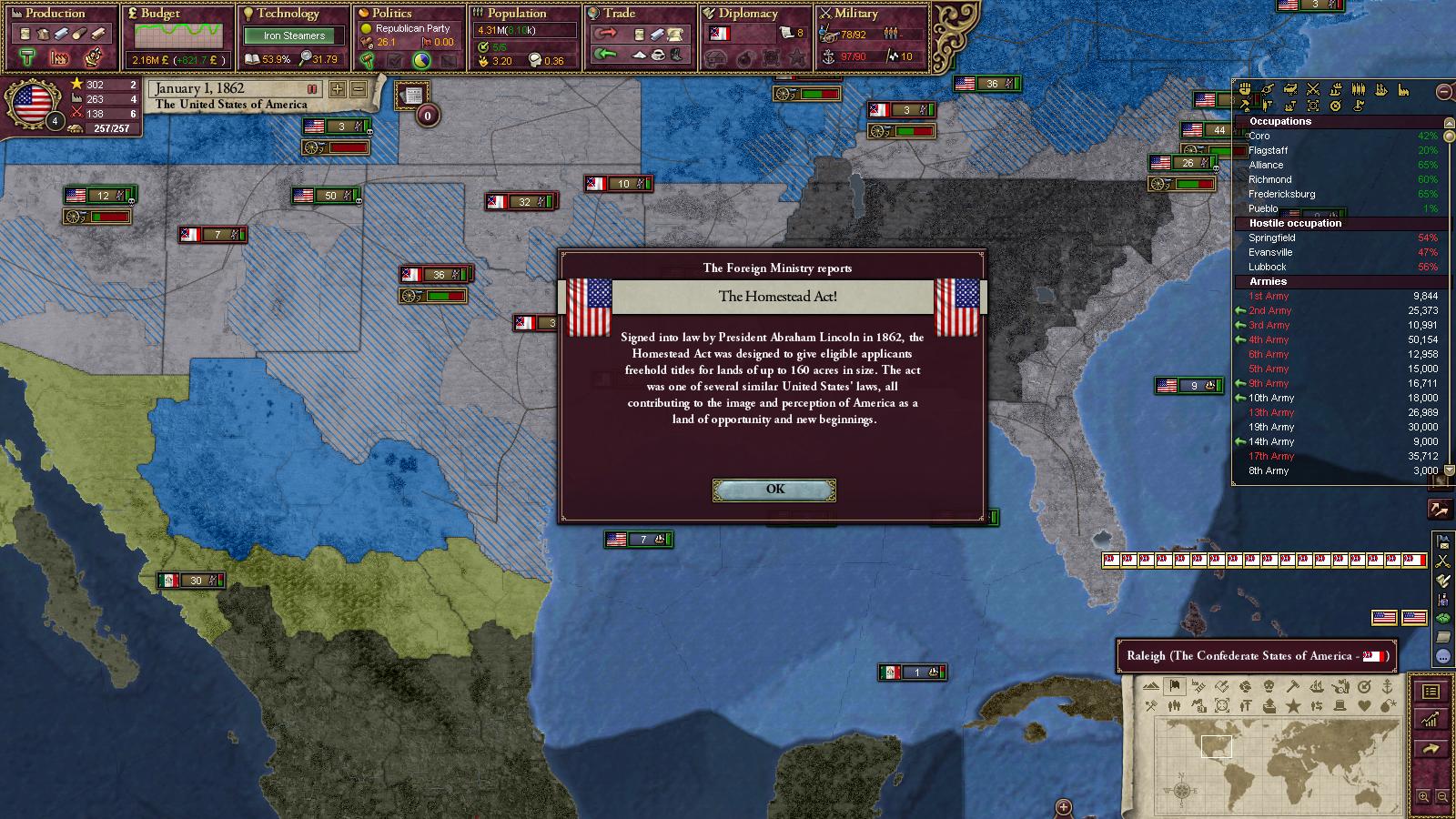Image resolution: width=1456 pixels, height=819 pixels.
Task: Collapse the outliner panel
Action: [1443, 92]
